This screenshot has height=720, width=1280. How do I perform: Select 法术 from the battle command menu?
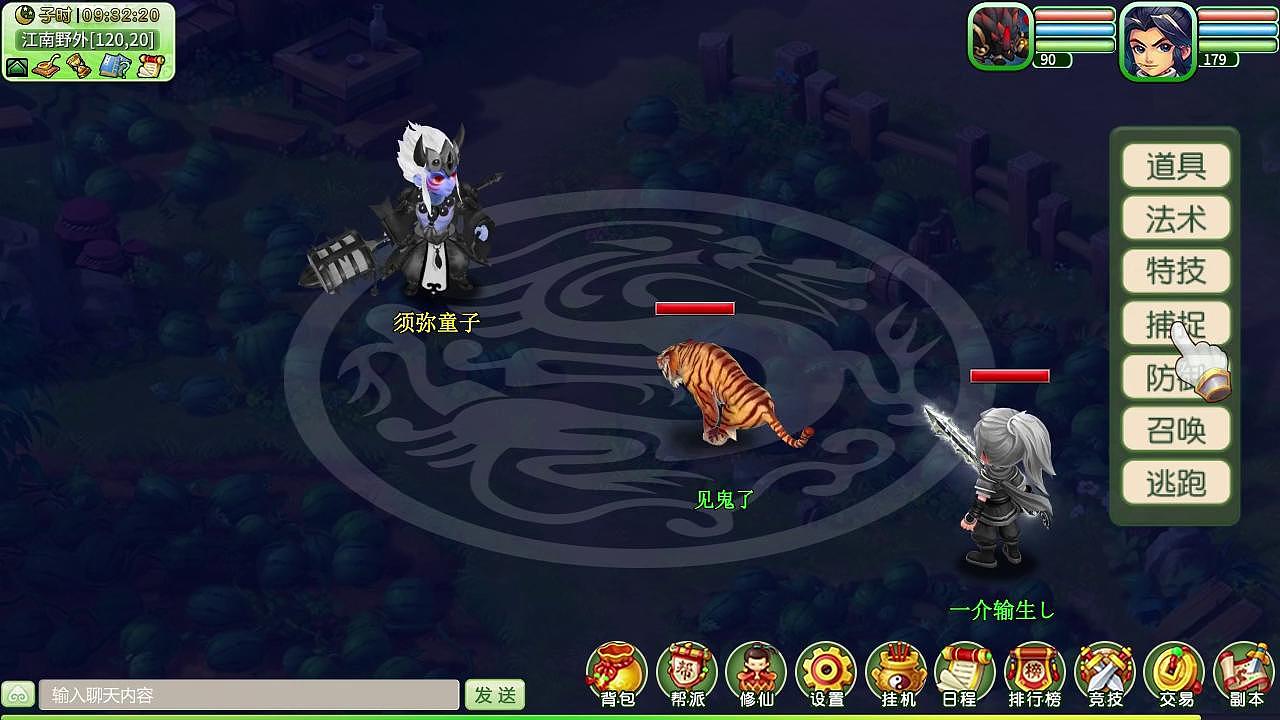[x=1176, y=219]
